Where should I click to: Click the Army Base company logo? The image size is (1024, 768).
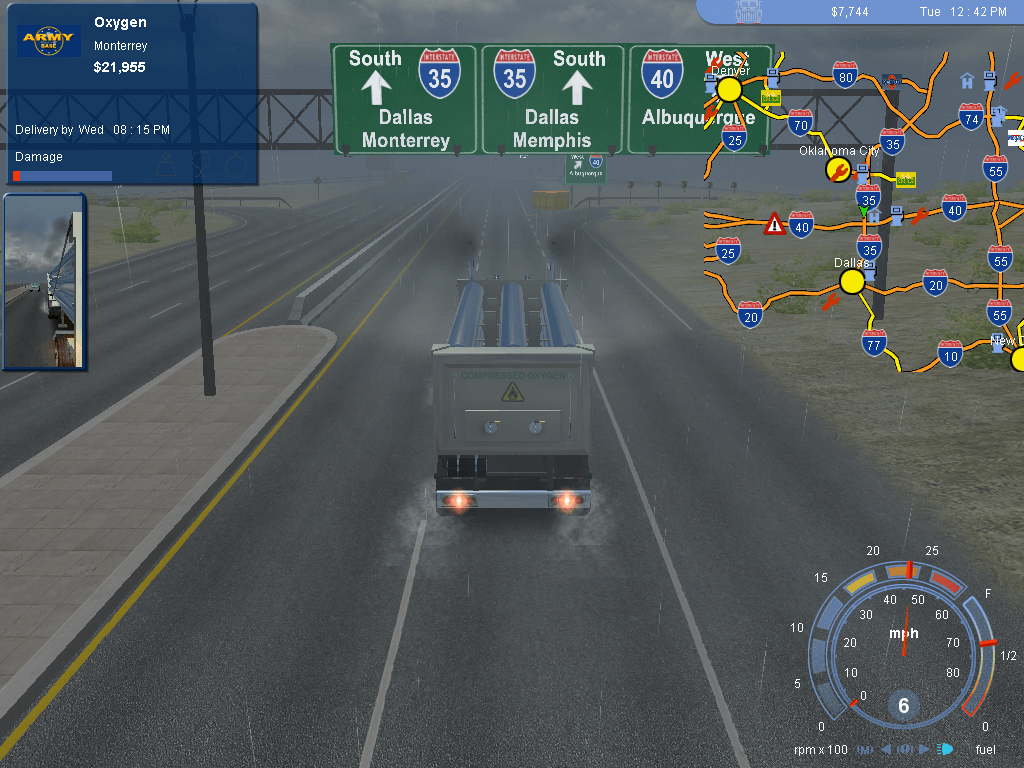(x=48, y=41)
